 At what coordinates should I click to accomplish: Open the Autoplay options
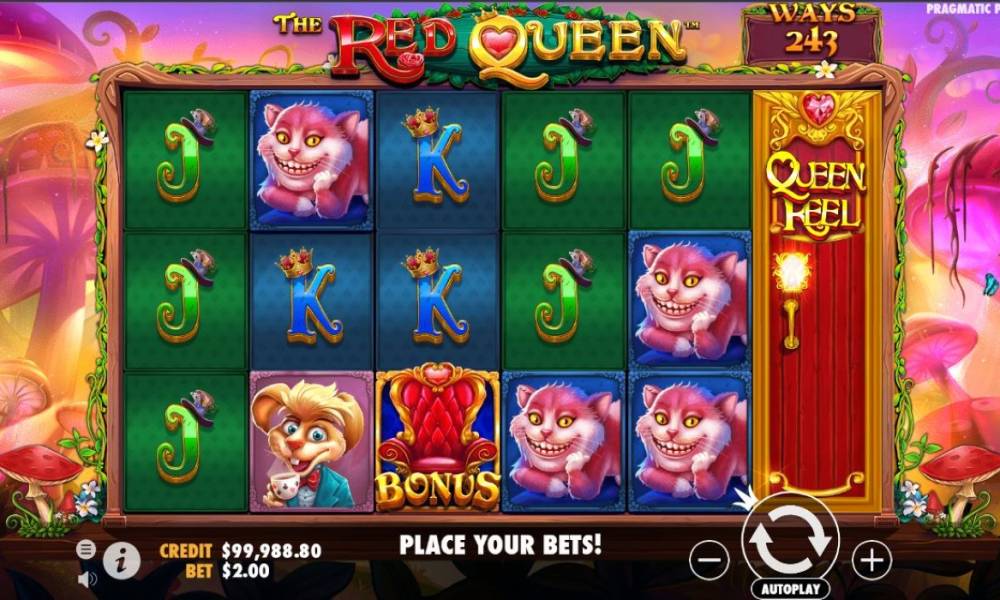pyautogui.click(x=790, y=589)
